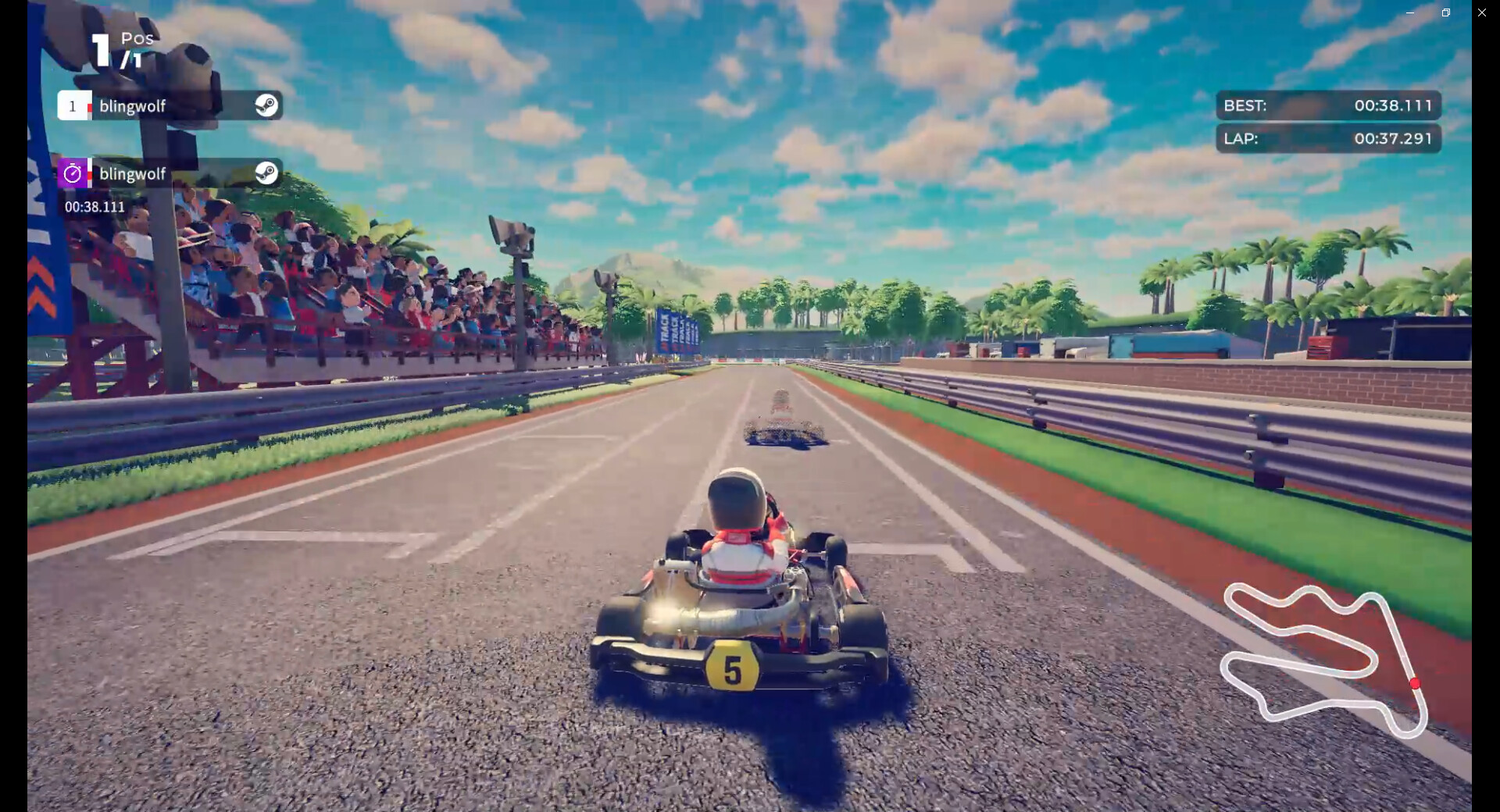
Task: Click the red position marker on the minimap
Action: pos(1416,682)
